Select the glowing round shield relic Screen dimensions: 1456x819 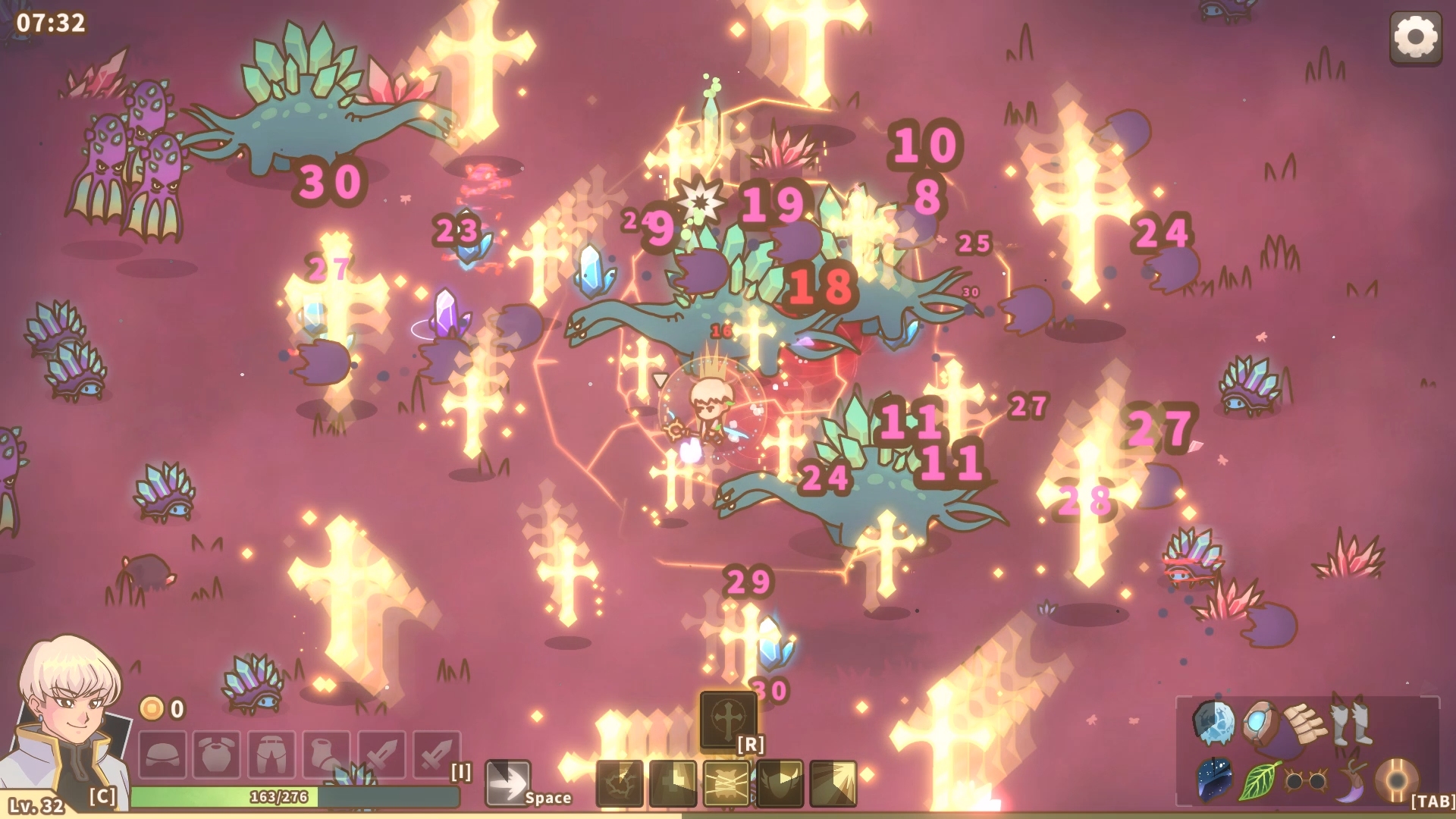(x=1396, y=781)
